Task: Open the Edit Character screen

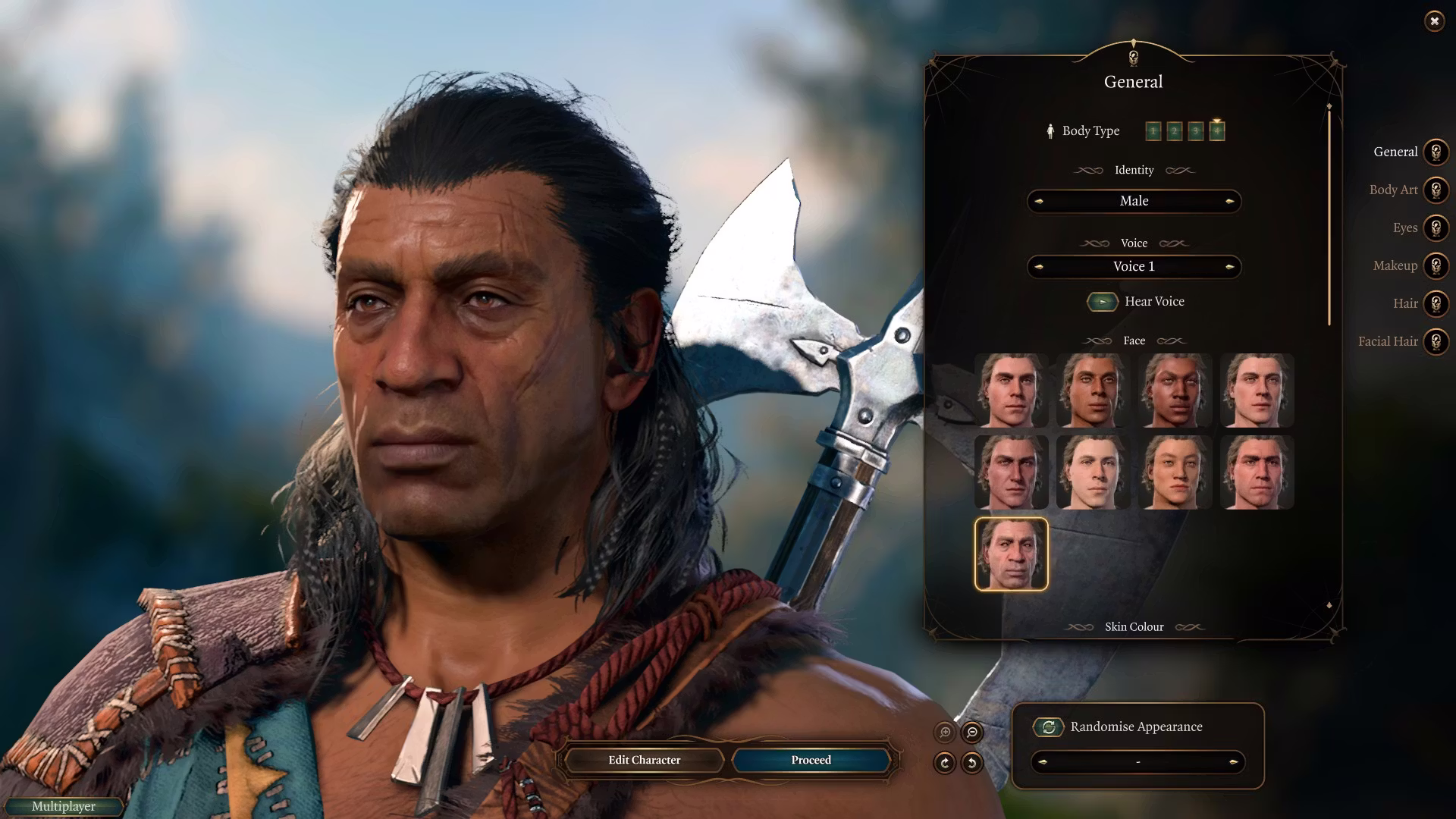Action: 644,760
